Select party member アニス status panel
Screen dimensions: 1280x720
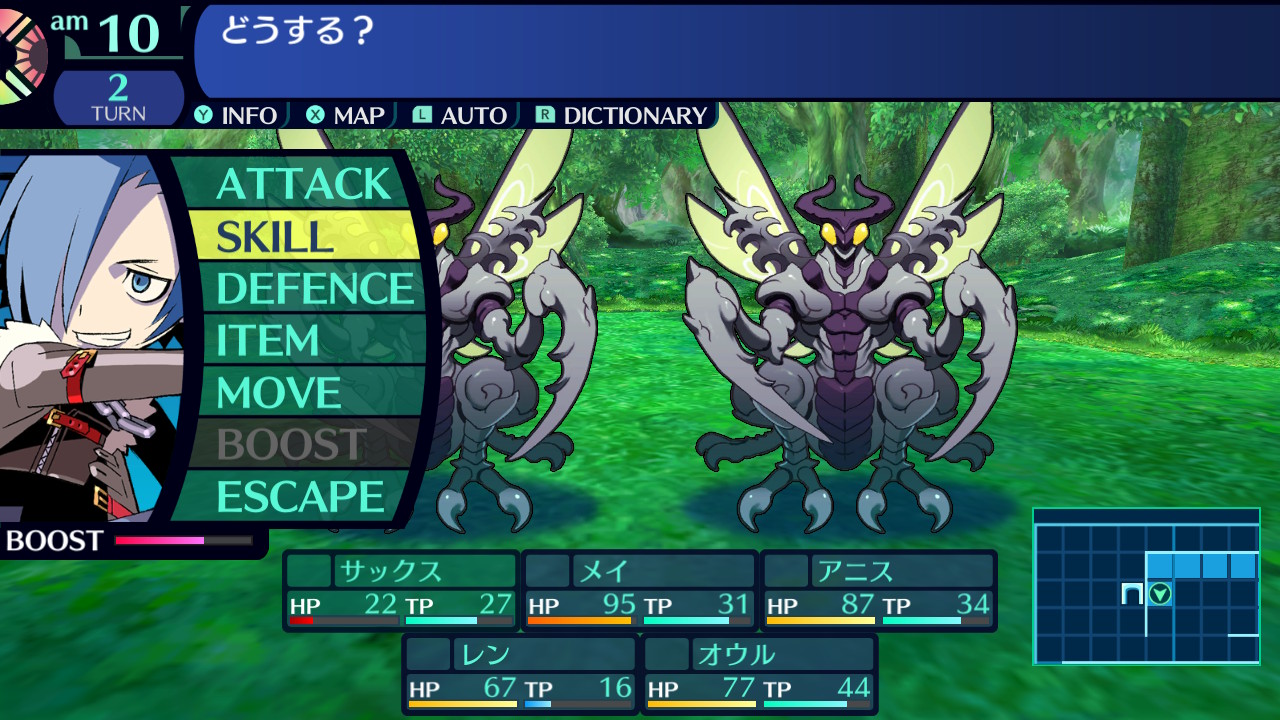click(879, 590)
